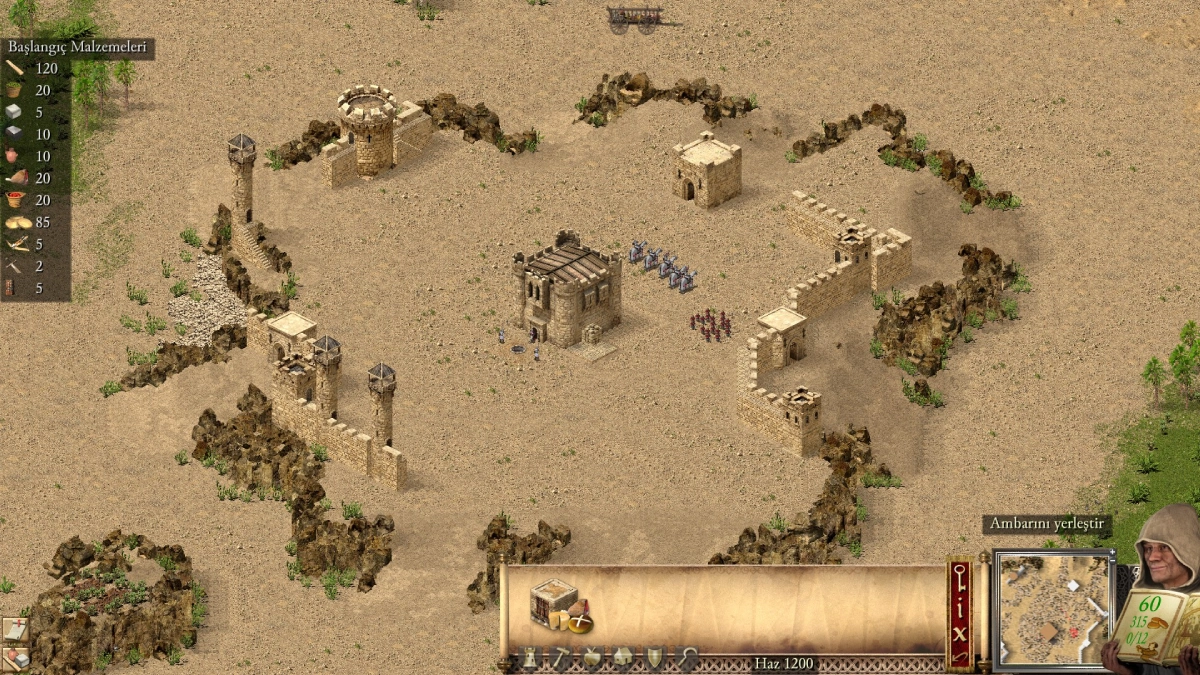Activate the delete 'X' button

(x=960, y=632)
